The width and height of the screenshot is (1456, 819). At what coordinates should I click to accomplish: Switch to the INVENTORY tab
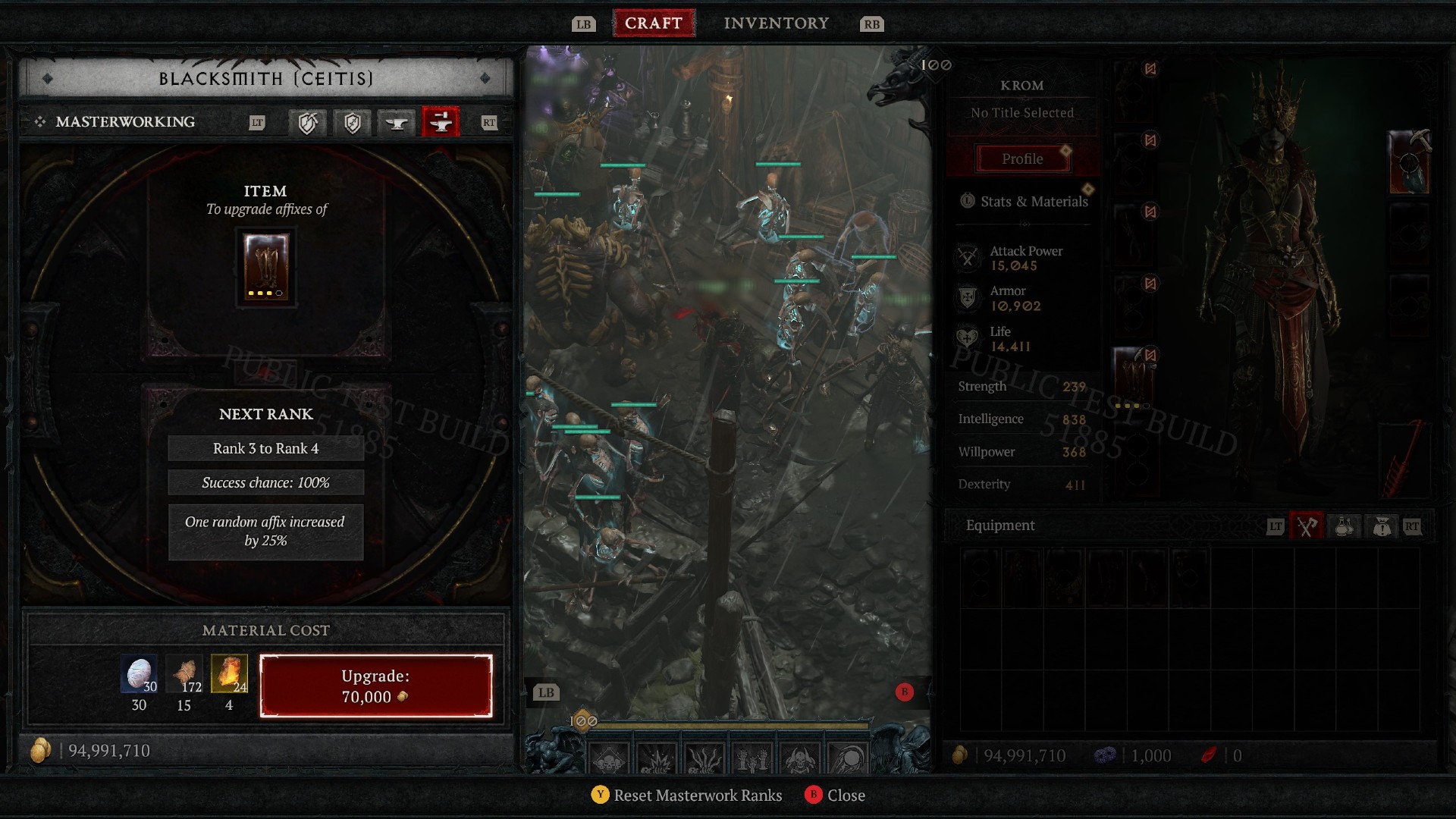point(776,23)
